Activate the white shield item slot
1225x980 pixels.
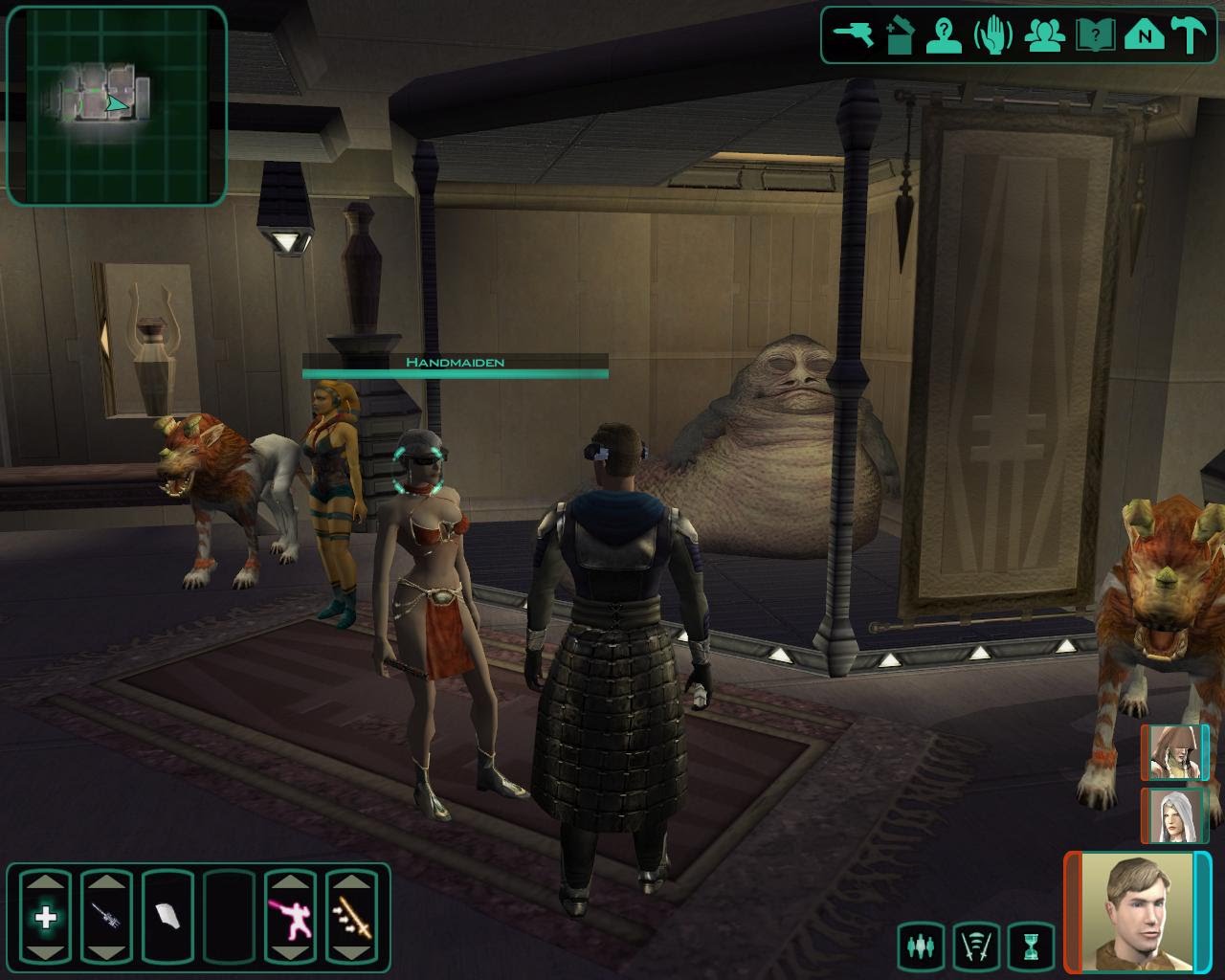point(167,918)
